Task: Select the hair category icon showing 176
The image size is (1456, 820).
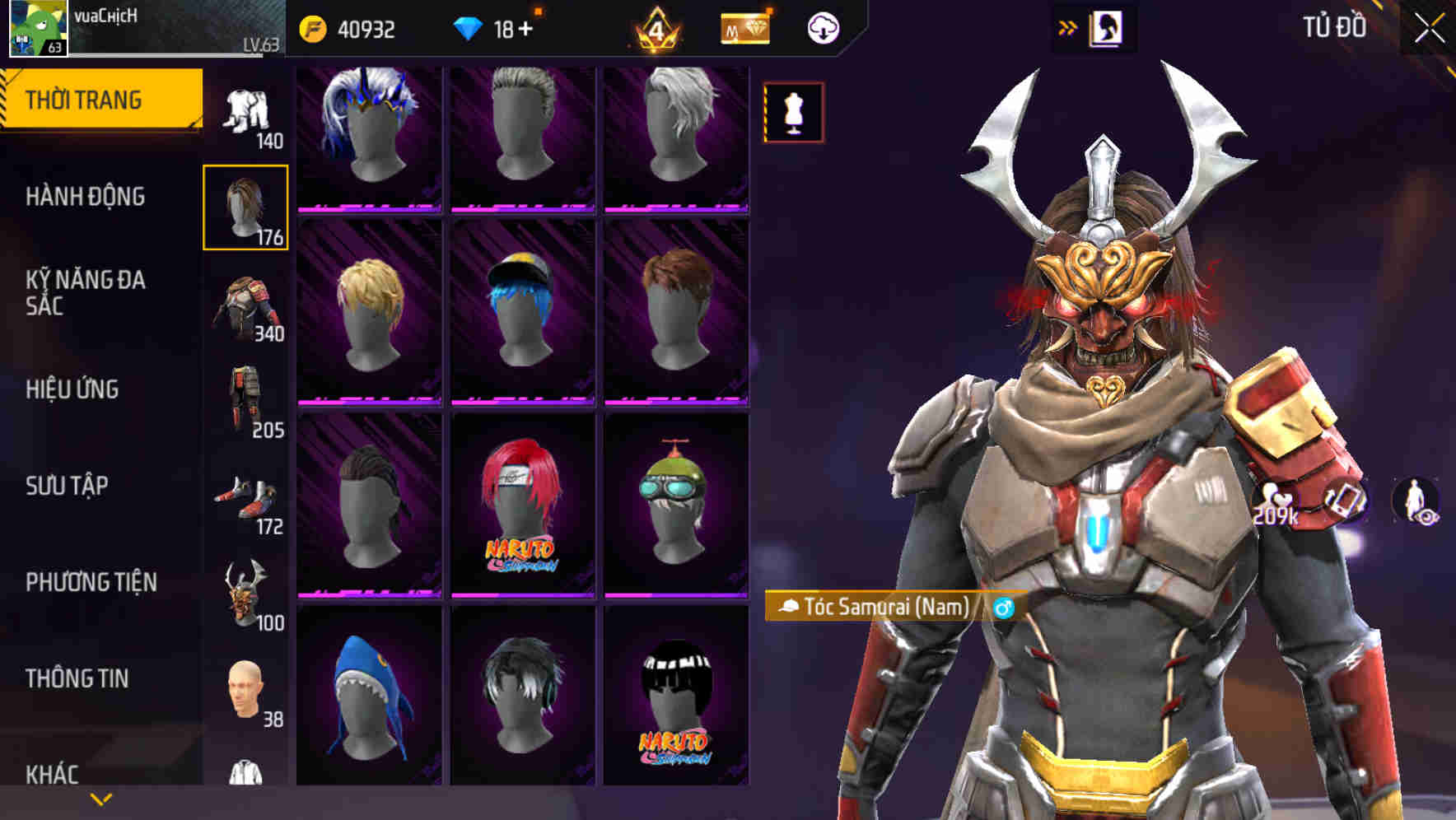Action: 245,206
